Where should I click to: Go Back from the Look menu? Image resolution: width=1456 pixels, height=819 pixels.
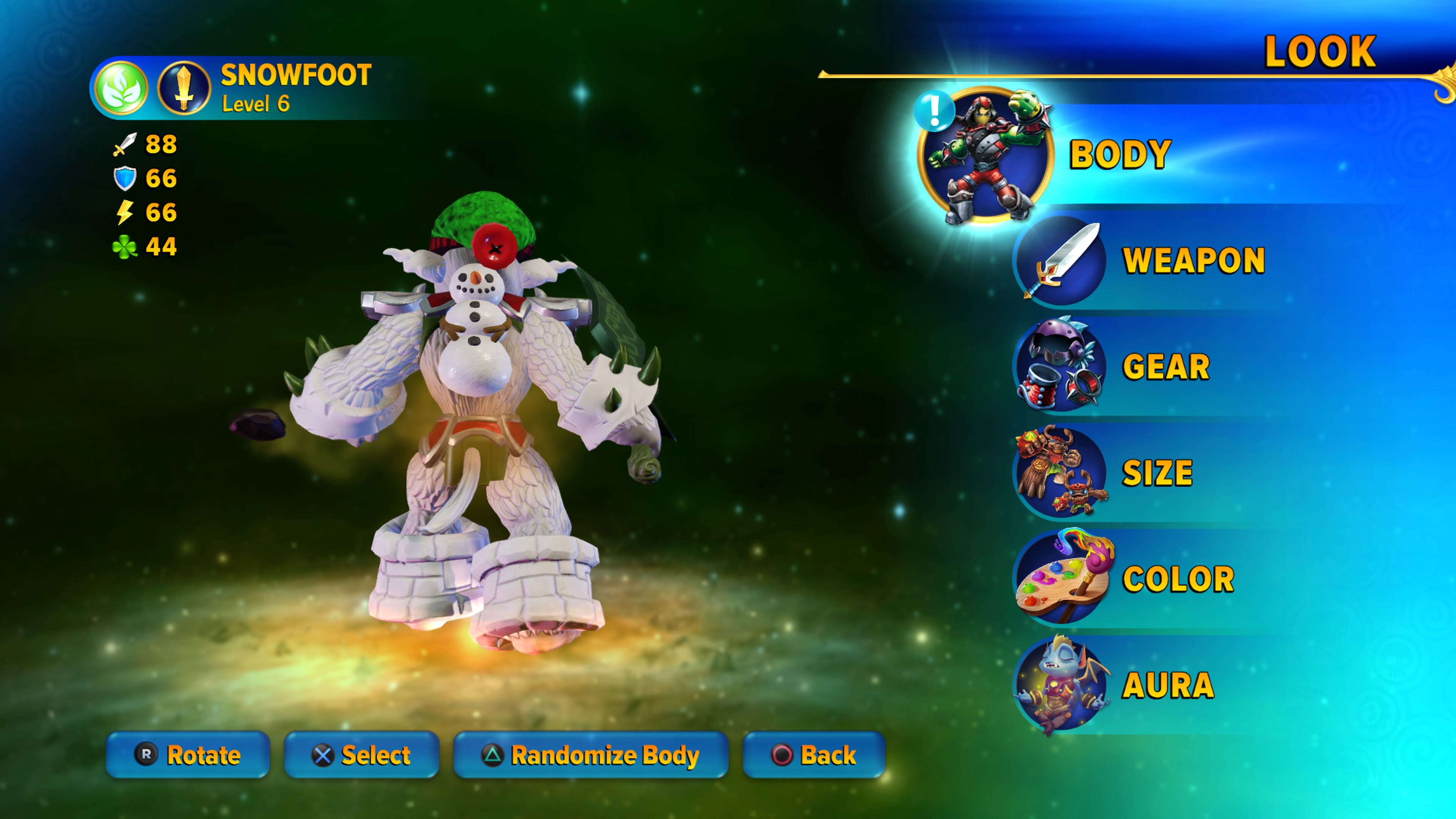tap(814, 755)
